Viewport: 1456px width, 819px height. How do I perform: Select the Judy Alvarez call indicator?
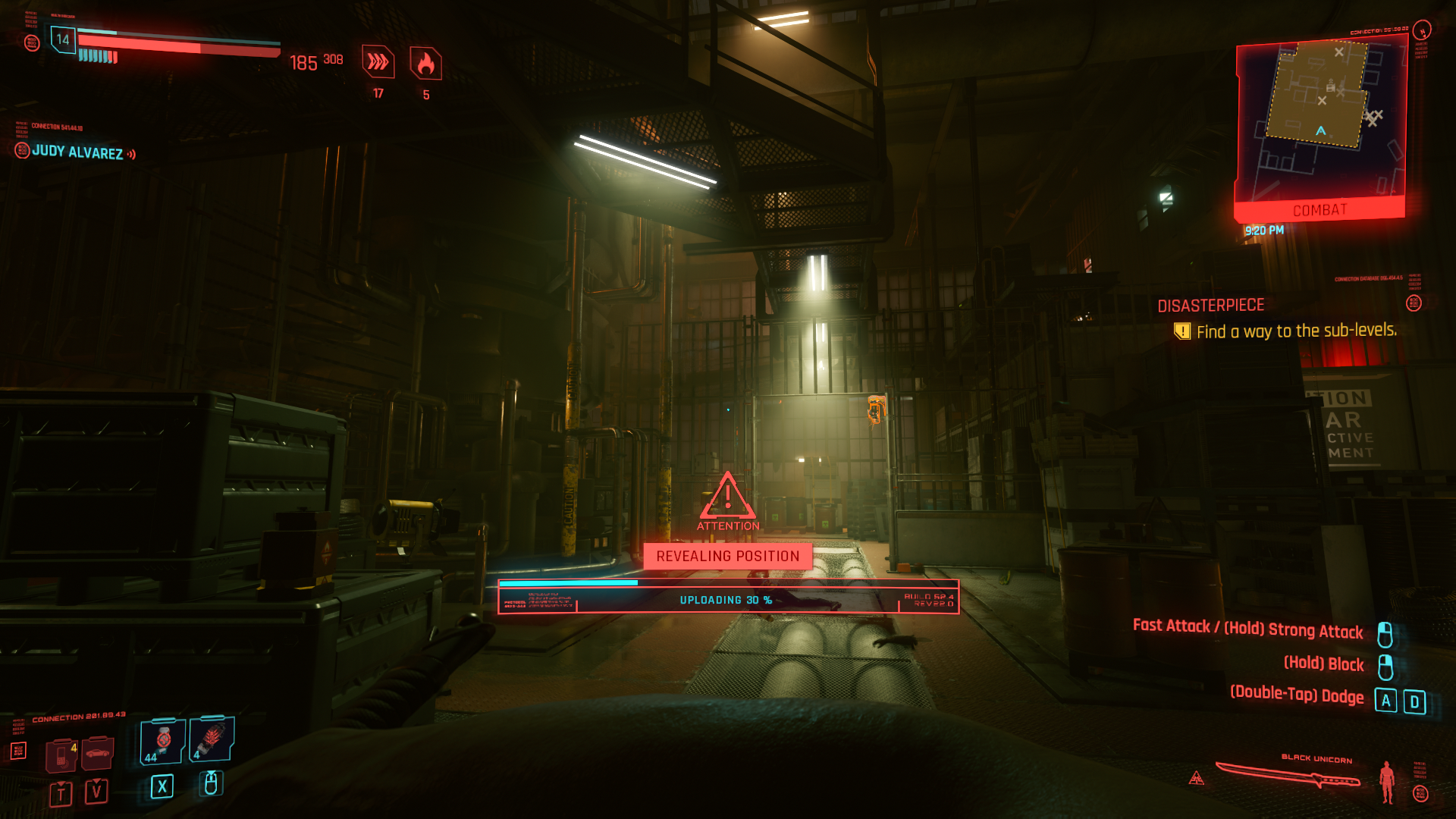77,152
